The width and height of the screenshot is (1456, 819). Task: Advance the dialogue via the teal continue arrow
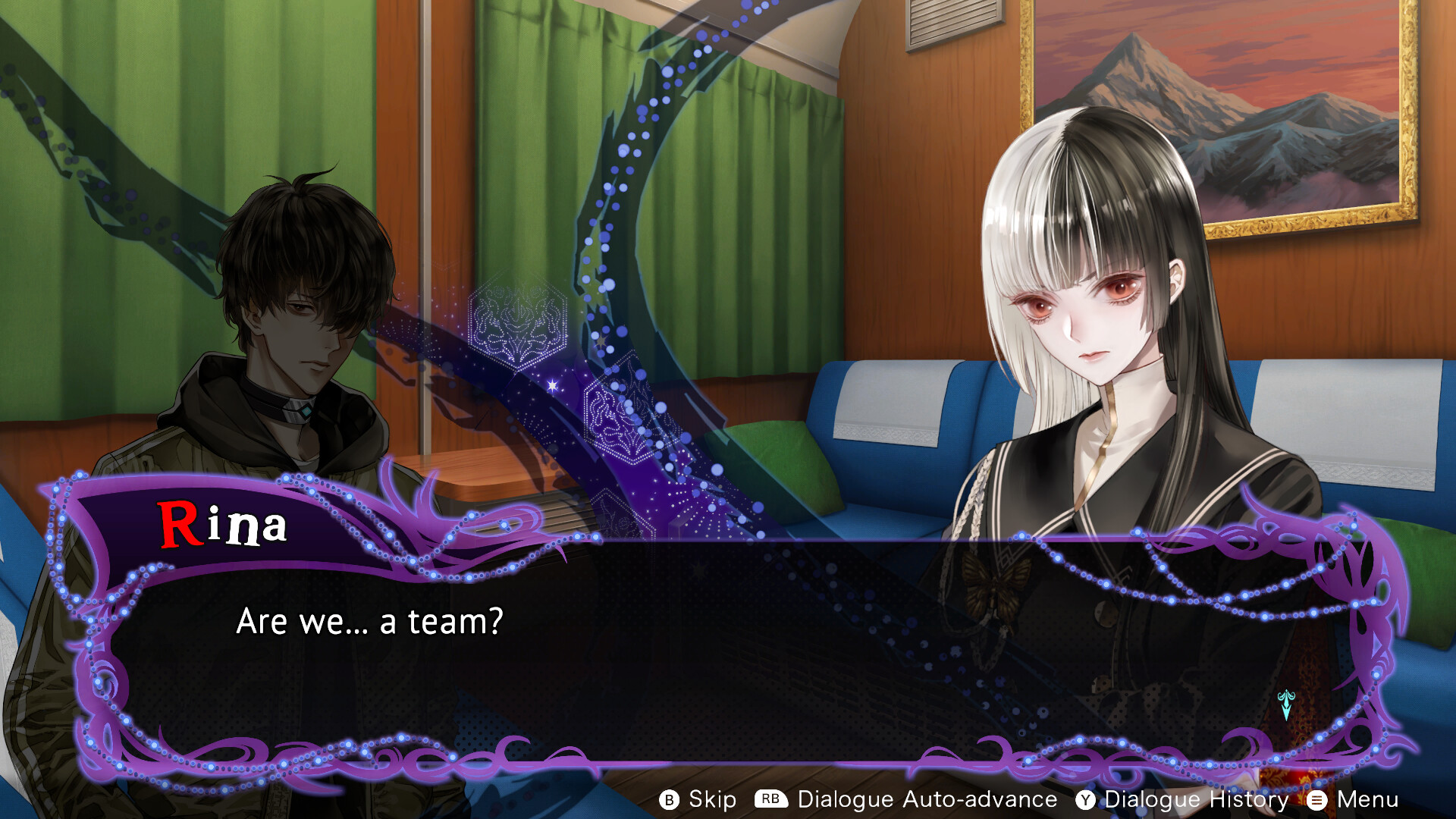click(x=1285, y=705)
